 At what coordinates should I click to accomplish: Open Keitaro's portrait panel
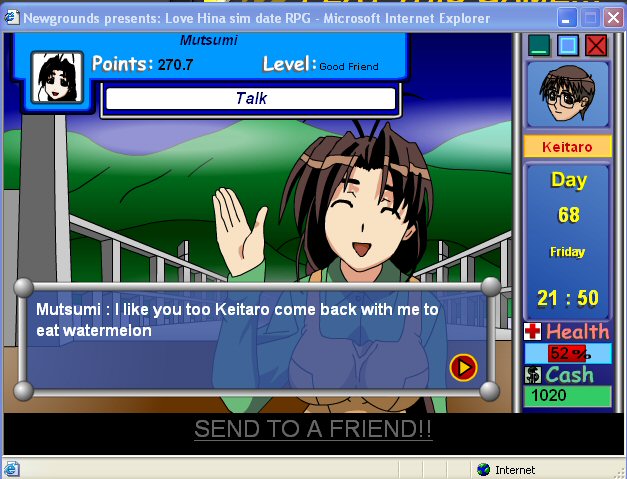pos(567,95)
